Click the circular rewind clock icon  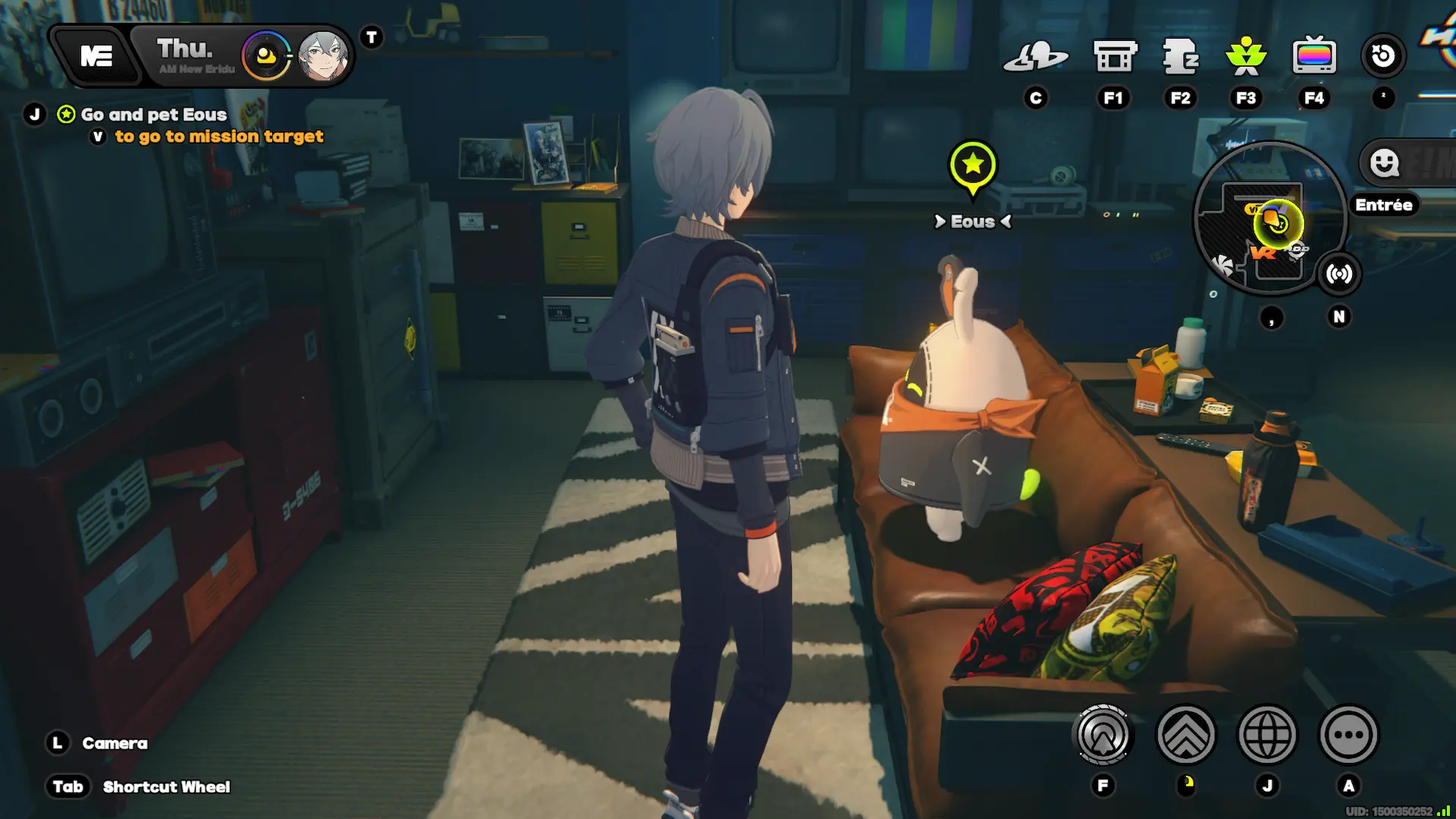coord(1383,56)
